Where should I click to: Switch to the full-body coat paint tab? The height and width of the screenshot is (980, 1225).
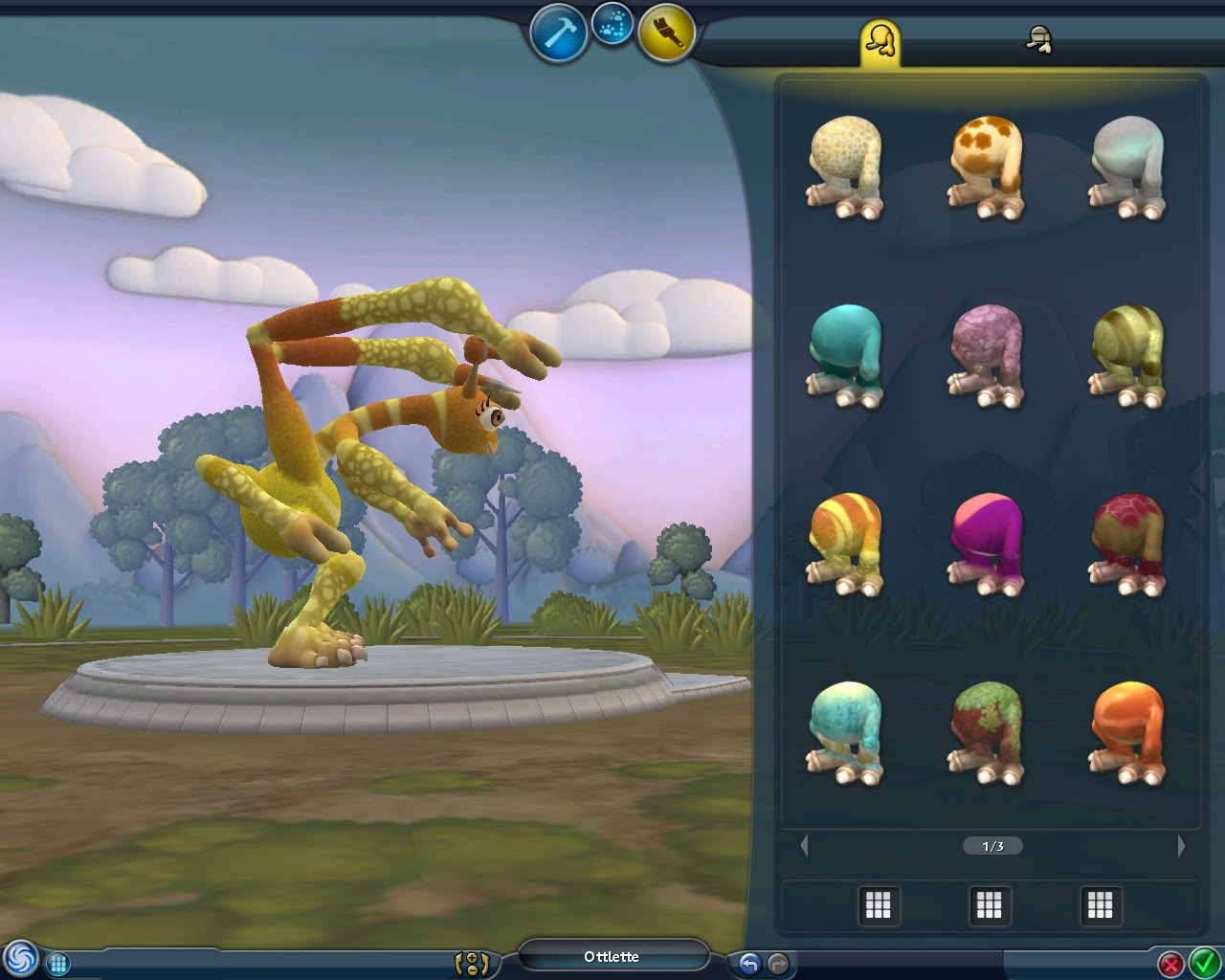[x=880, y=40]
